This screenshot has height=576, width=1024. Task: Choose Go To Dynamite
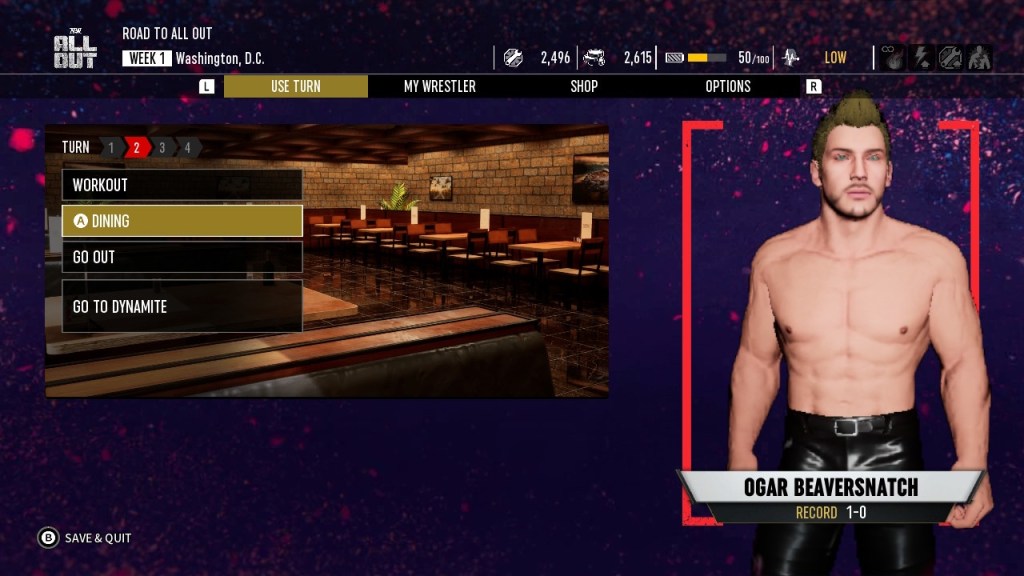click(182, 306)
